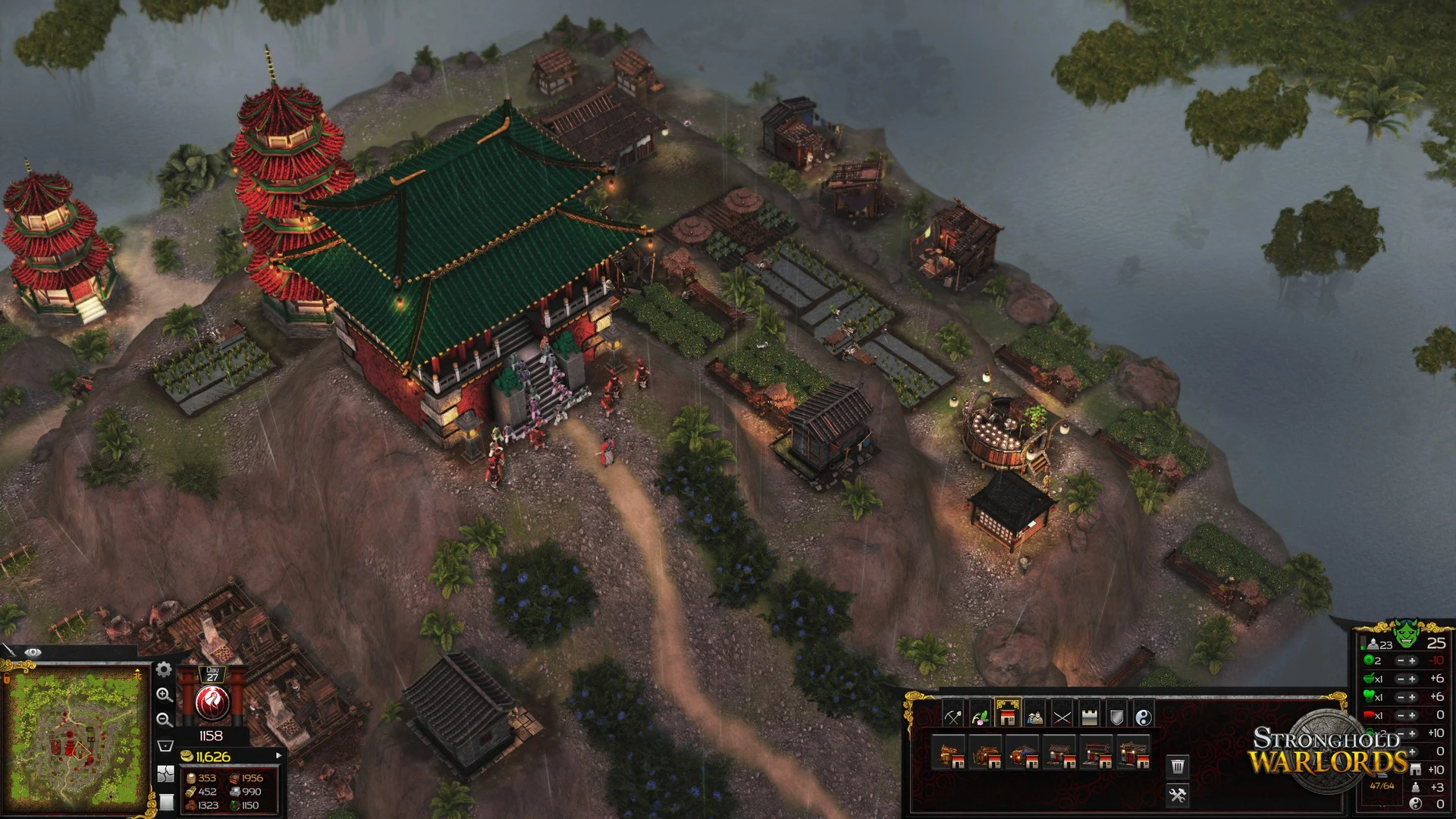1456x819 pixels.
Task: Zoom in with the plus magnifier
Action: tap(164, 695)
